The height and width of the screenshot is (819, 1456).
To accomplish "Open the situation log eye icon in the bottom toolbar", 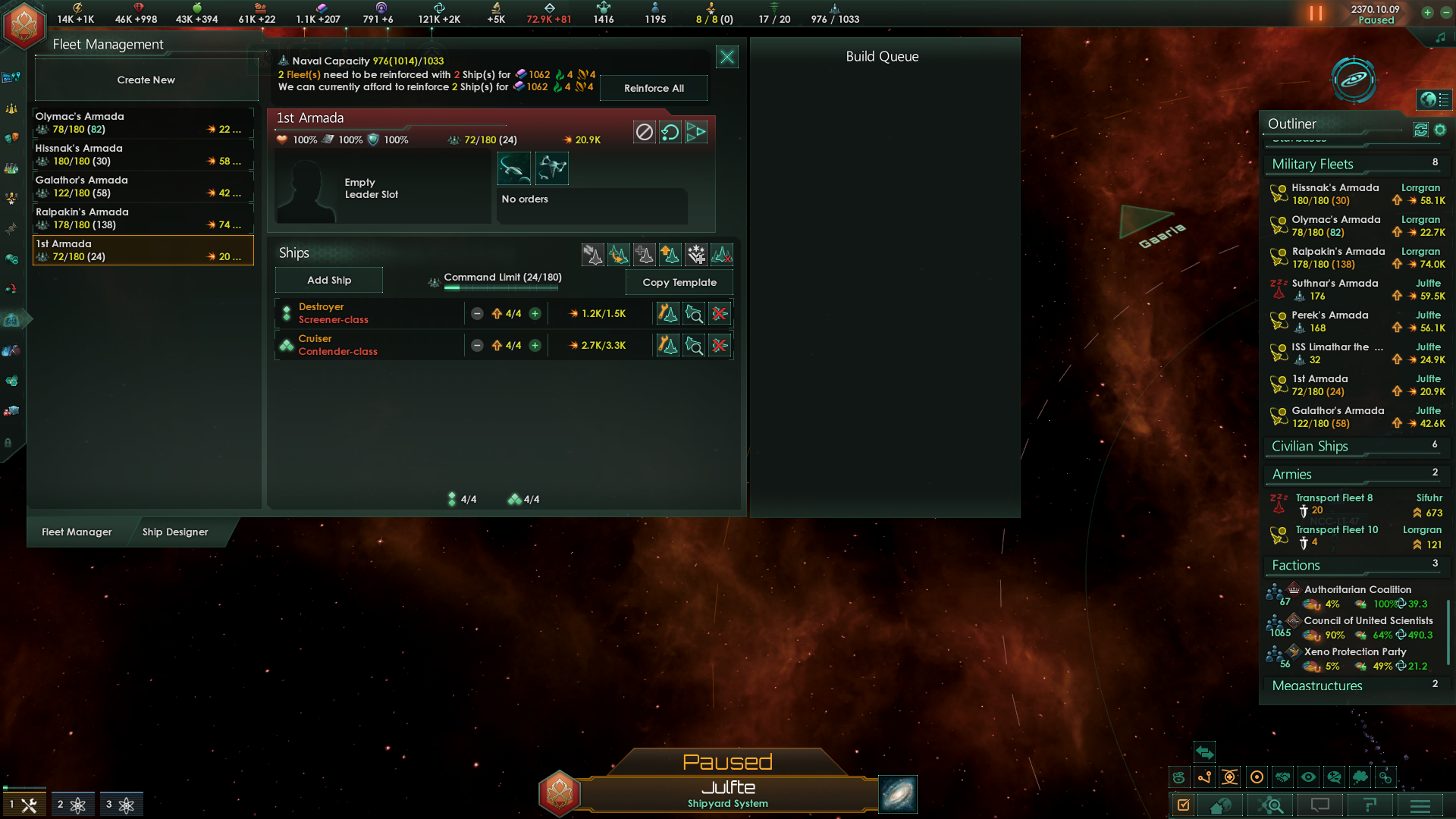I will [x=1308, y=777].
